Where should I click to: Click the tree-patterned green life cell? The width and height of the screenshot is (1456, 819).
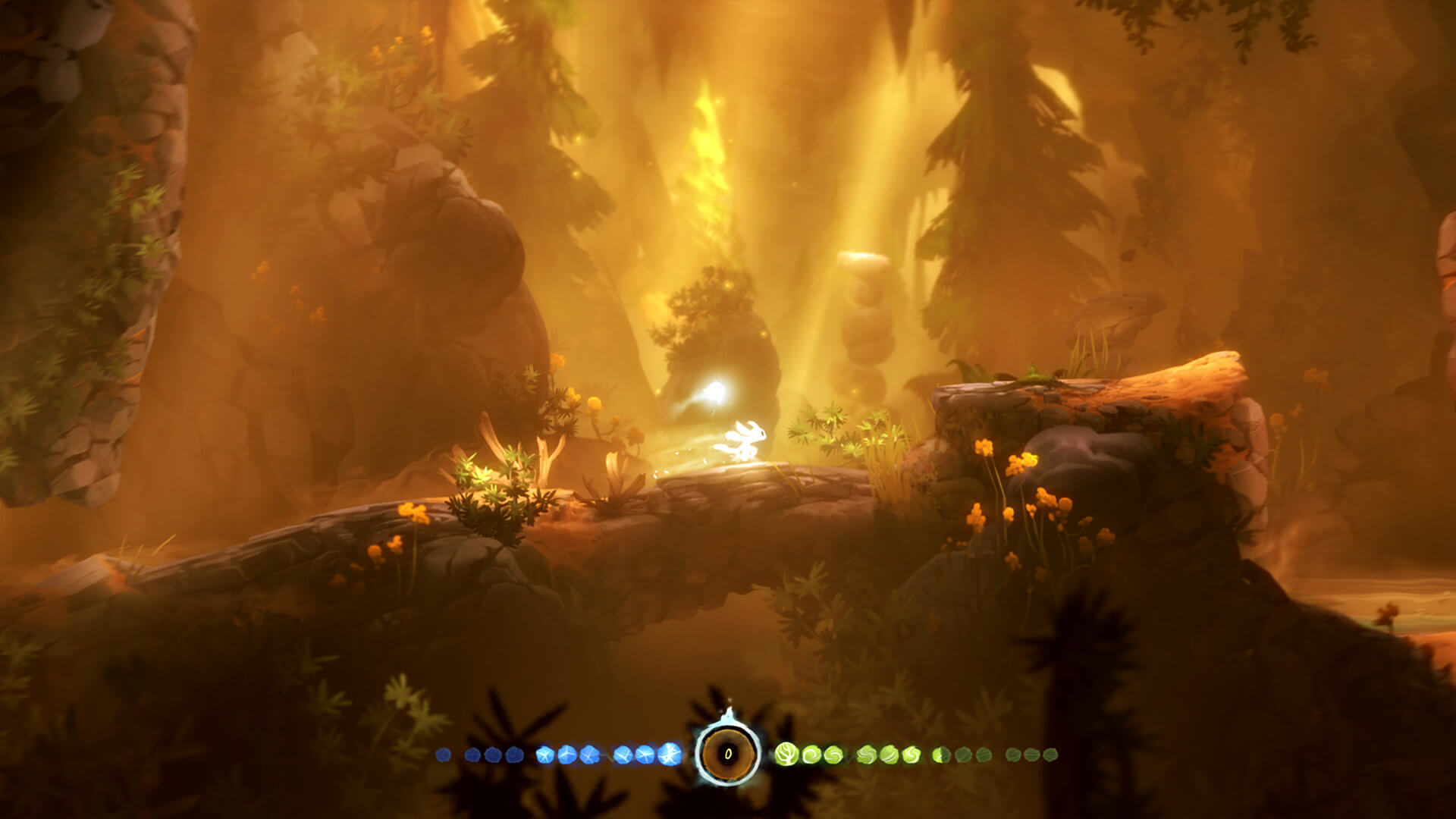point(785,755)
